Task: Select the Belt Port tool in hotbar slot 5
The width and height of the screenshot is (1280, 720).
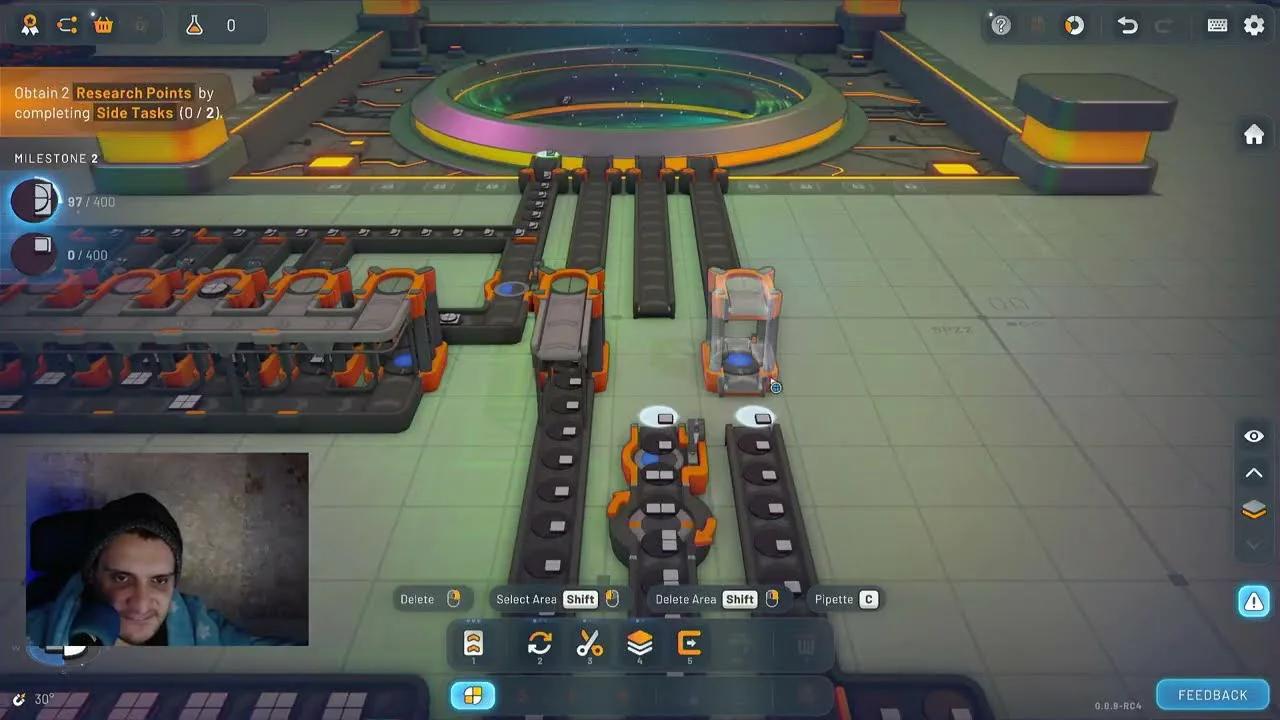Action: tap(688, 644)
